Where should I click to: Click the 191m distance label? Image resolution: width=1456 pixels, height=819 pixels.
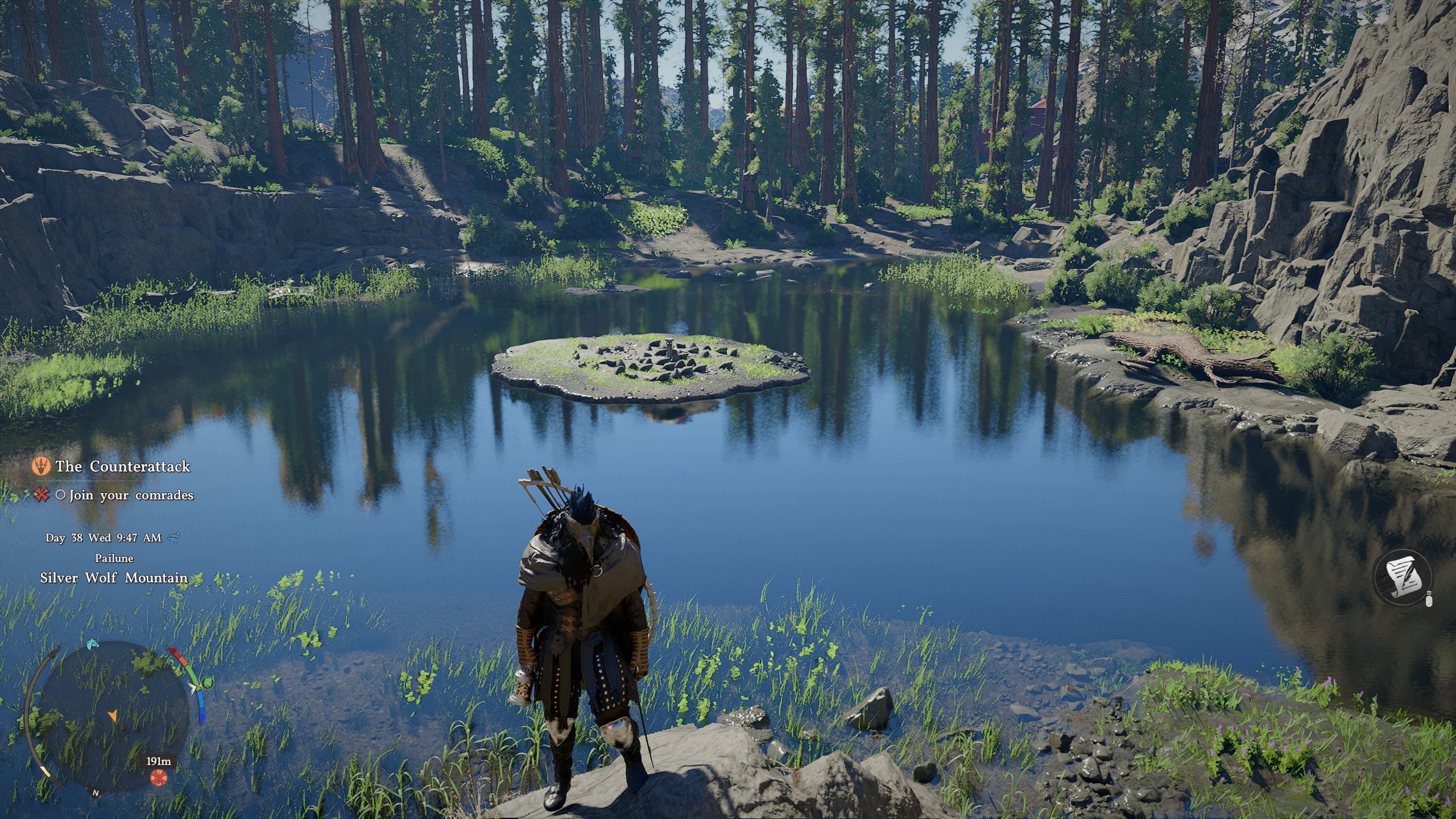(x=159, y=761)
